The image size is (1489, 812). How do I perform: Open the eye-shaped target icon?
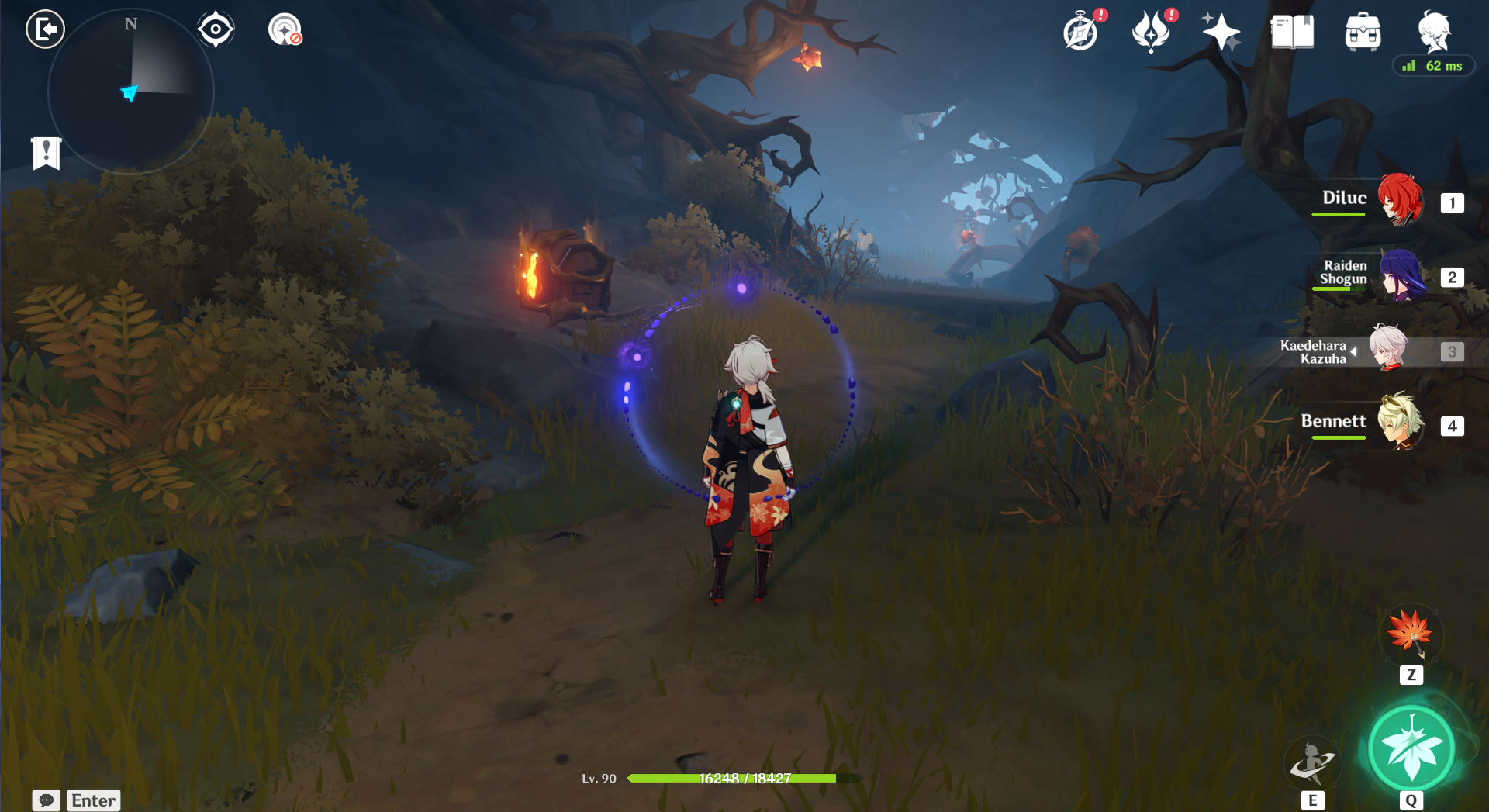pyautogui.click(x=216, y=30)
